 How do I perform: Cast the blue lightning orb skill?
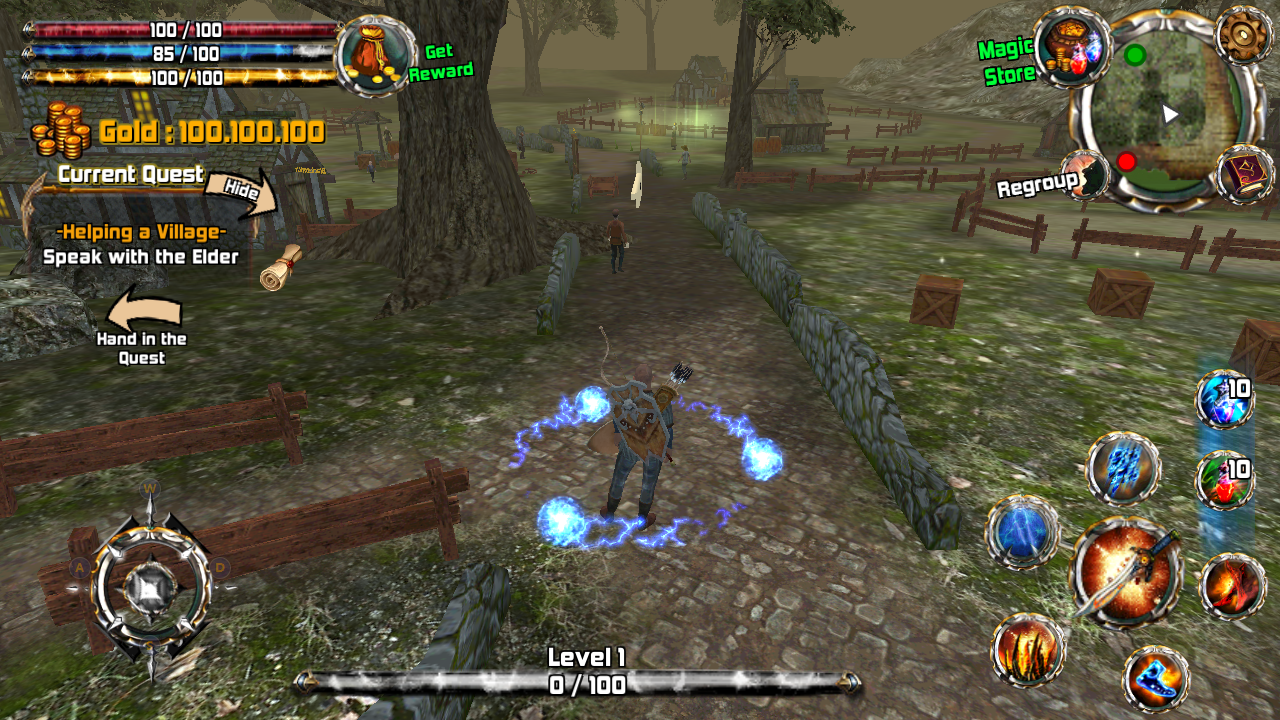[1022, 532]
